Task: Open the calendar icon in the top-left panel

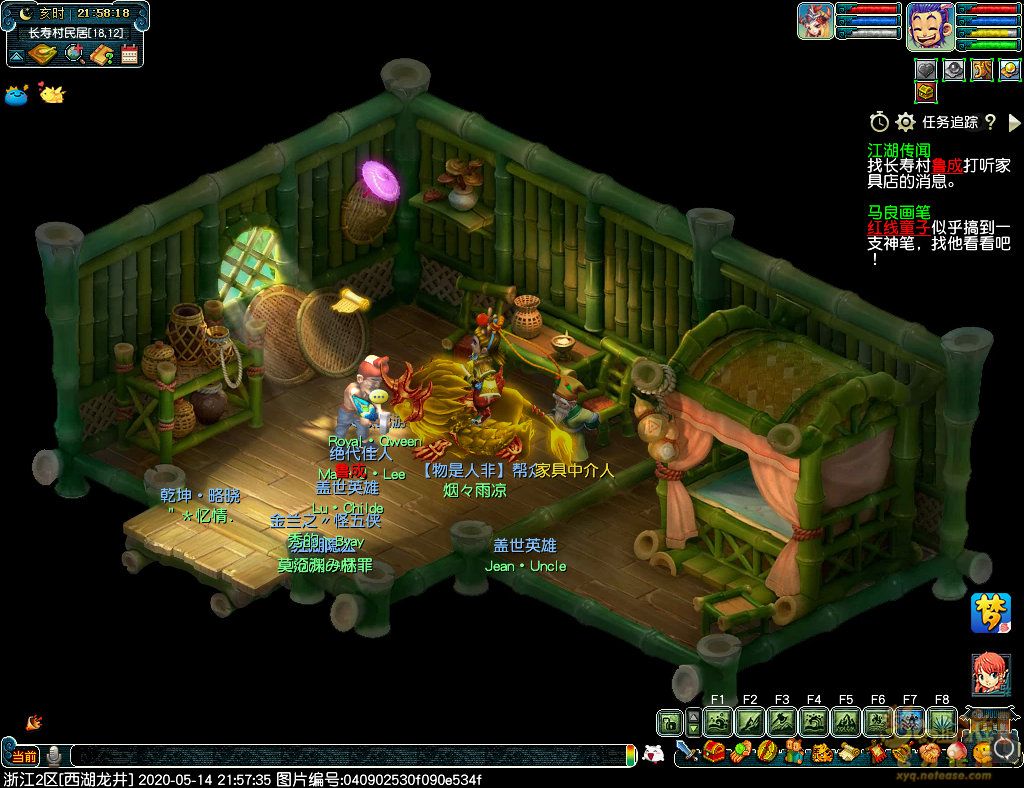Action: pyautogui.click(x=129, y=54)
